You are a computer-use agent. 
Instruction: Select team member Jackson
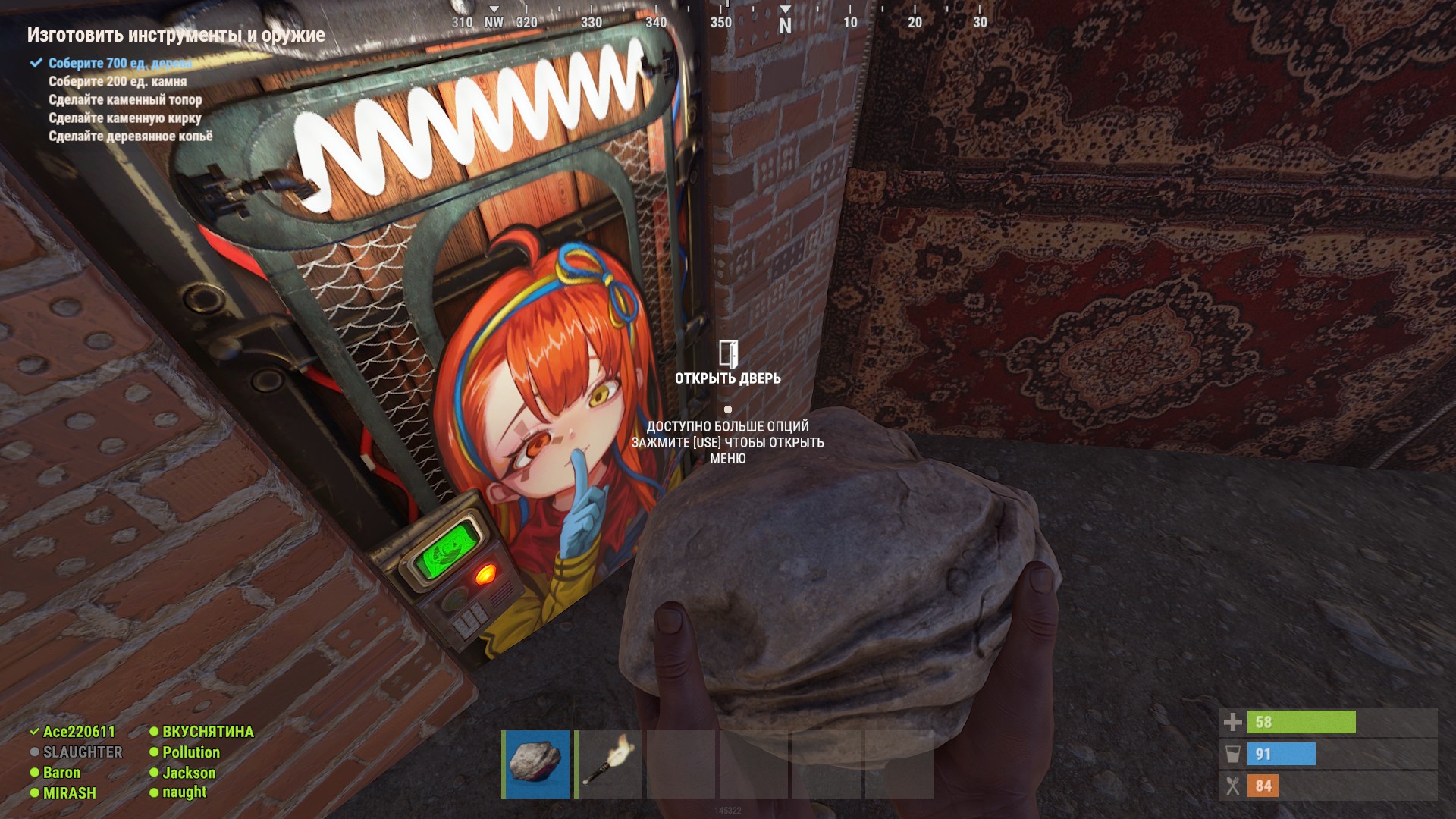189,773
